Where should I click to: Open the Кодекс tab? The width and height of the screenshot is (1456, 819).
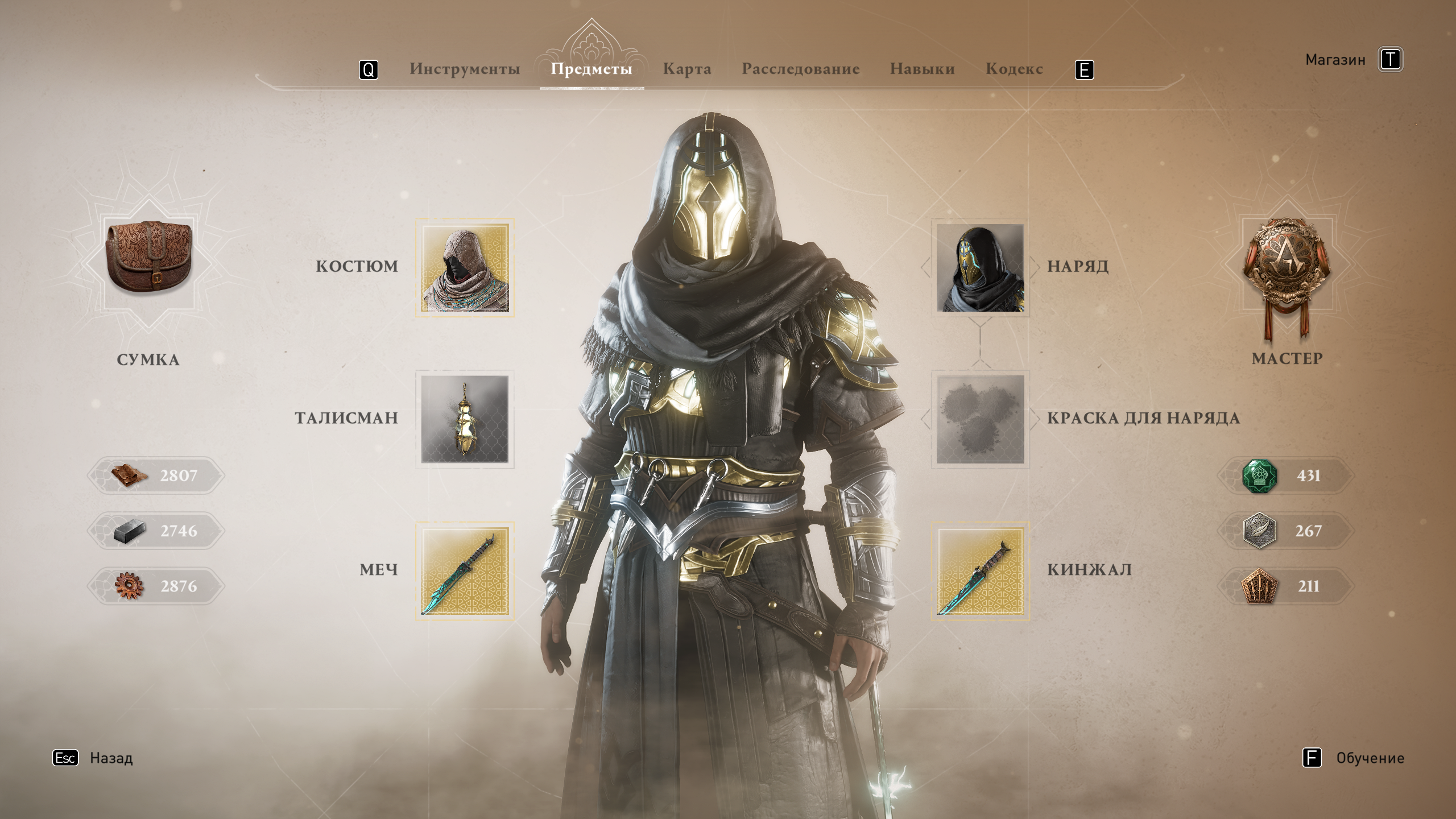tap(1014, 69)
